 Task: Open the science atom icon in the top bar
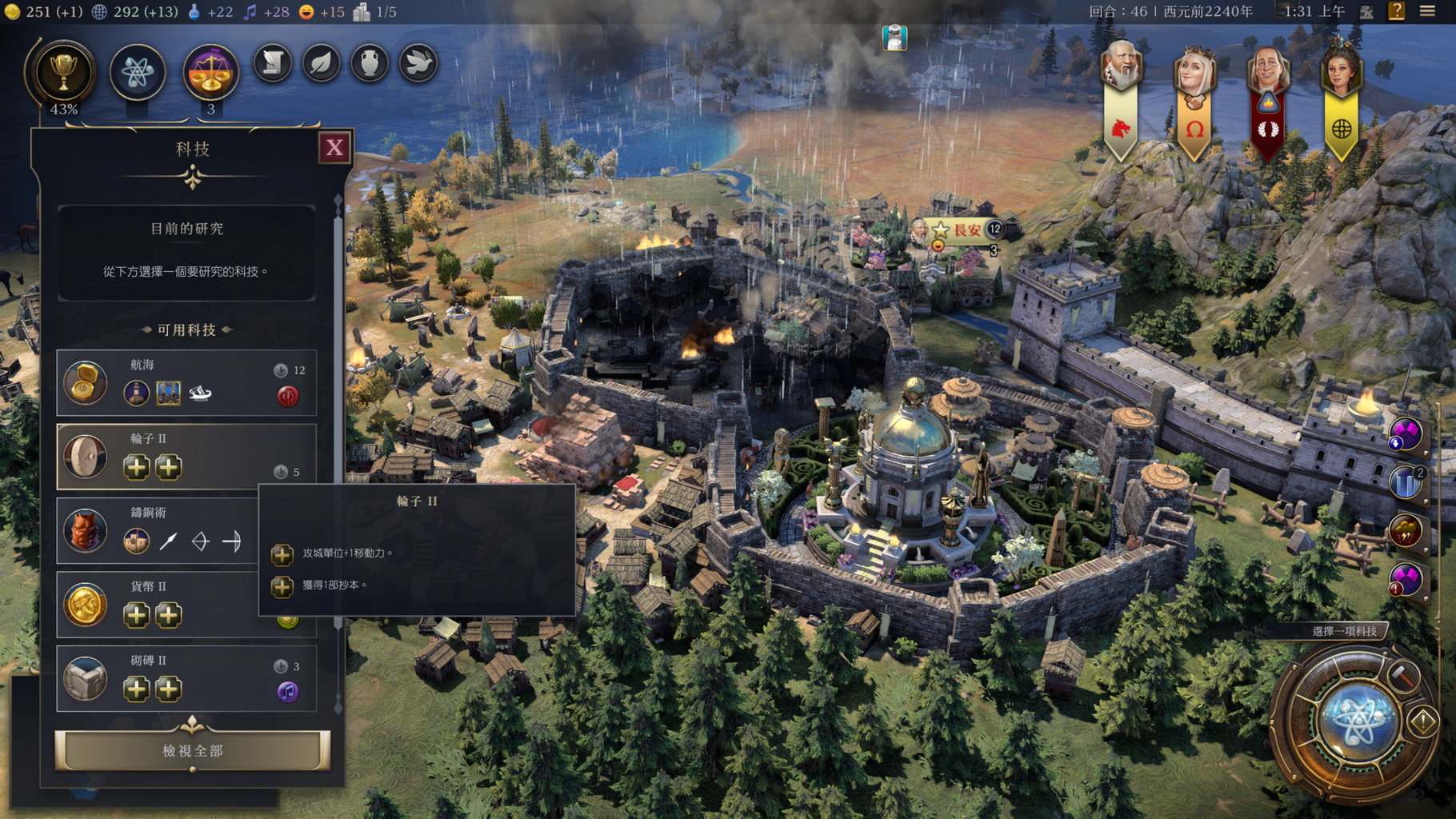pyautogui.click(x=137, y=73)
